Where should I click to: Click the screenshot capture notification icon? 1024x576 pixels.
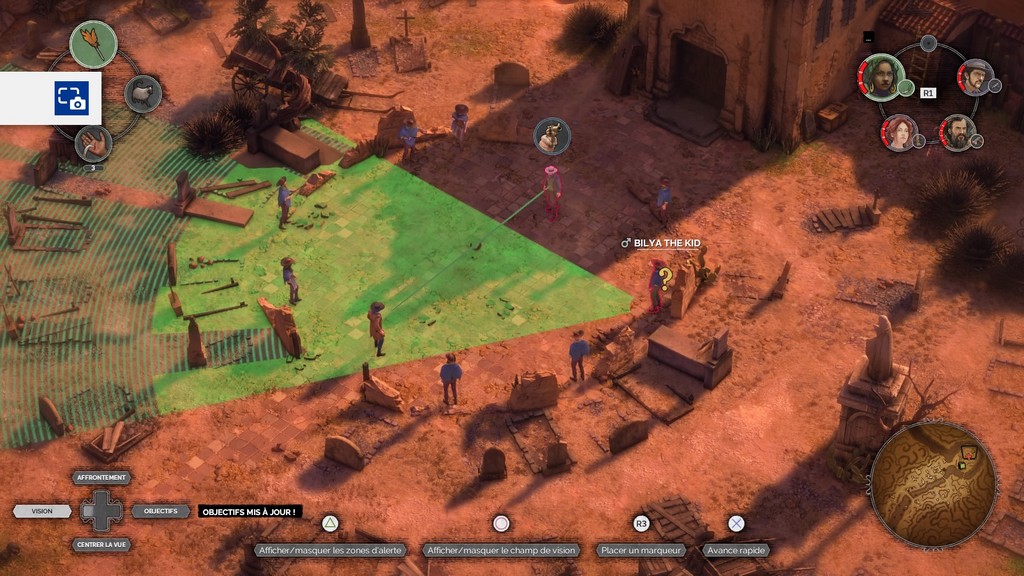point(70,98)
